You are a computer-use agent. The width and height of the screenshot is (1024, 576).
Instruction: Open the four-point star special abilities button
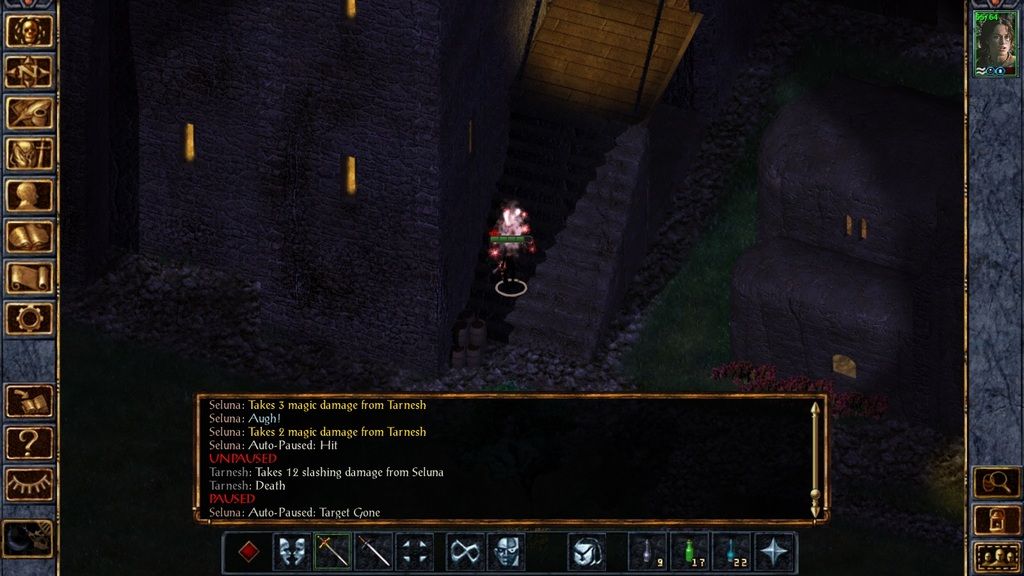point(774,552)
